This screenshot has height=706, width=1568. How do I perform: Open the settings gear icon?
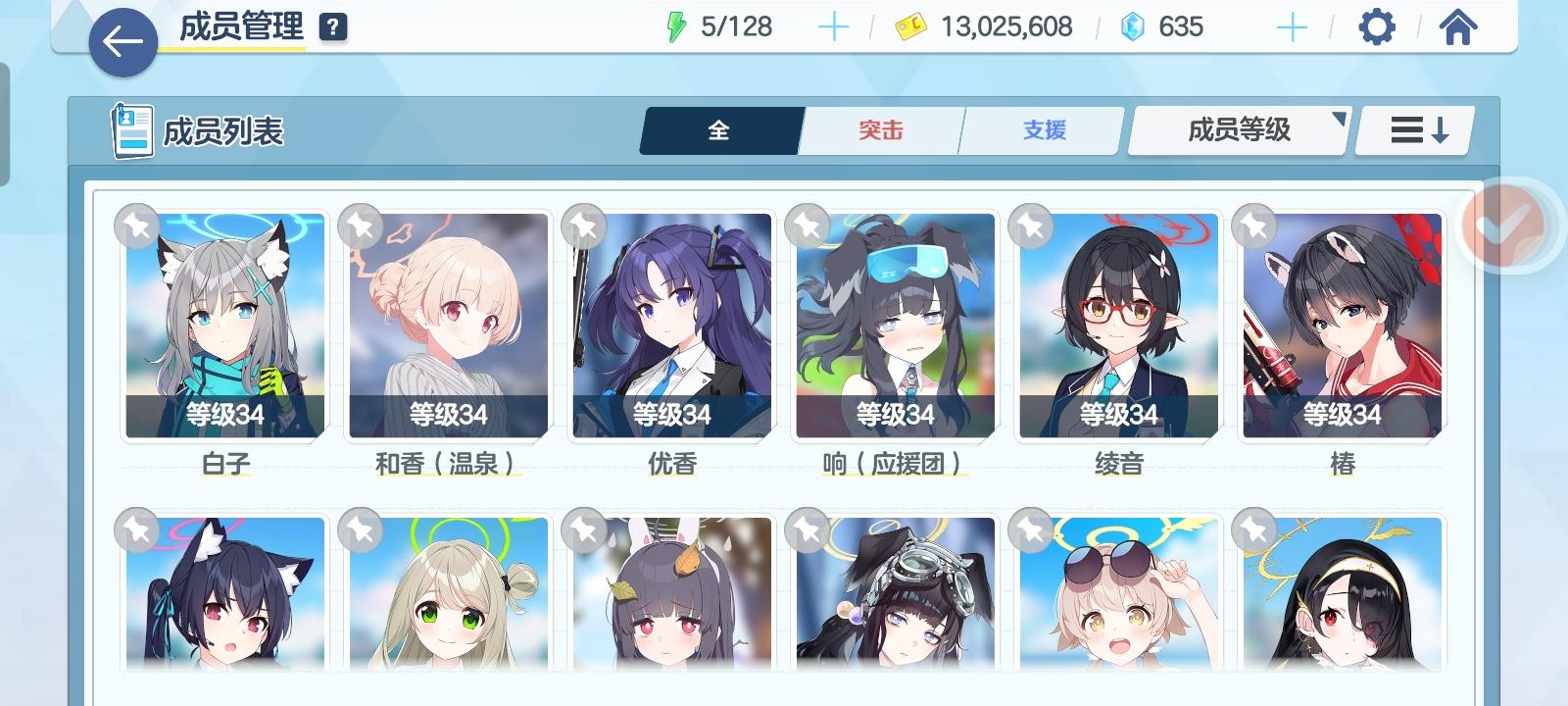coord(1379,26)
